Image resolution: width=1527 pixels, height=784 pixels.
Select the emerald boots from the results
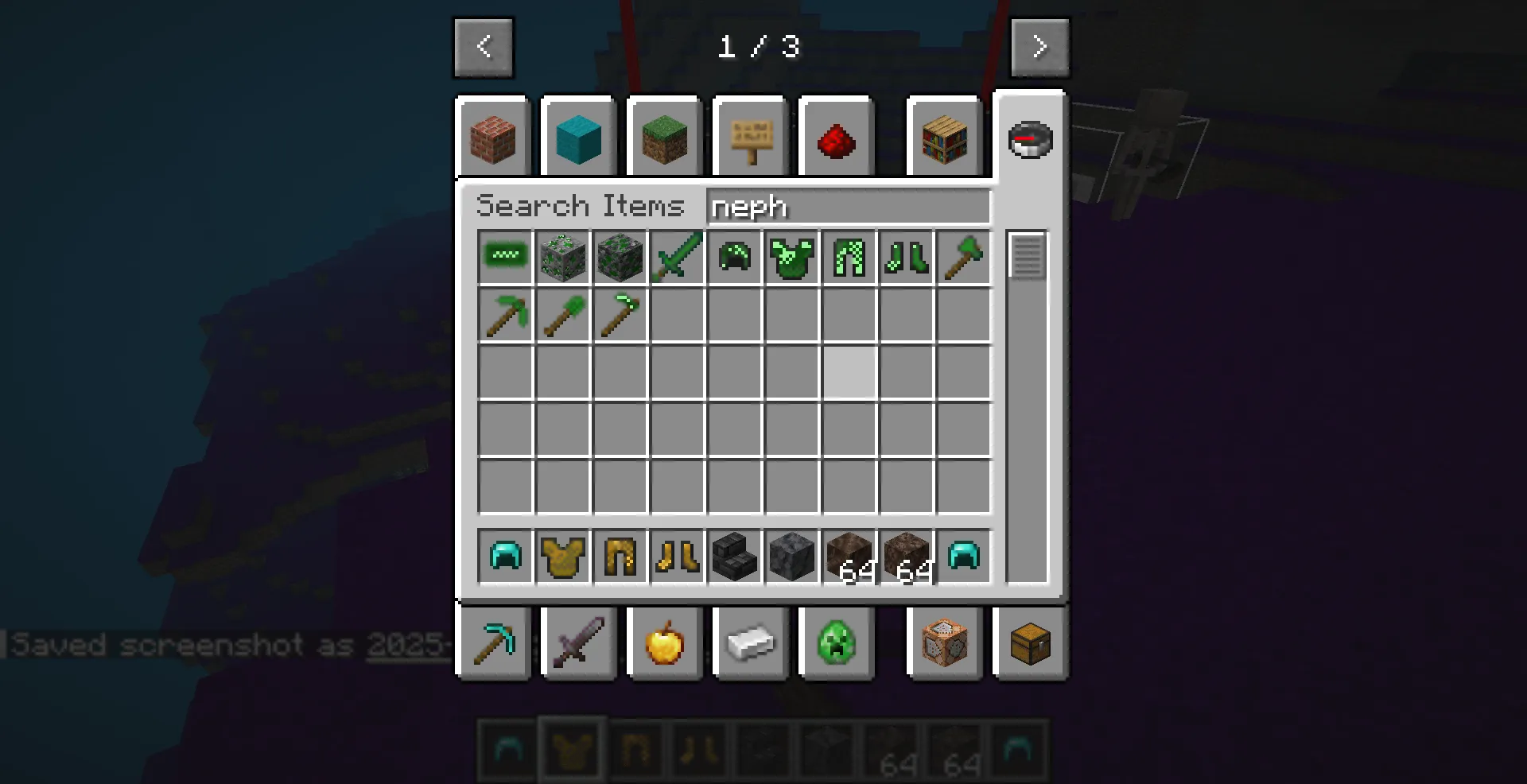[x=907, y=257]
